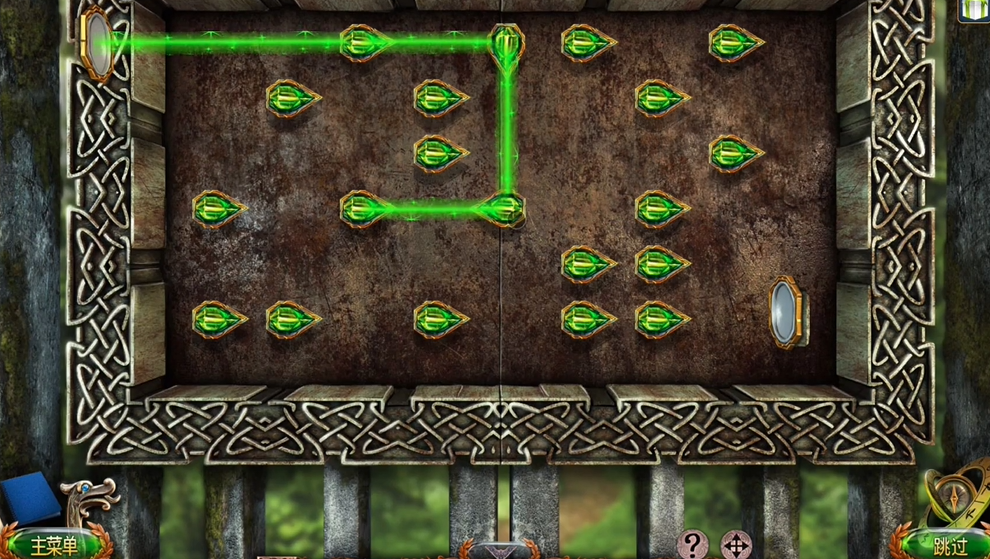Open the golden compass map icon
The width and height of the screenshot is (990, 559).
pos(953,497)
